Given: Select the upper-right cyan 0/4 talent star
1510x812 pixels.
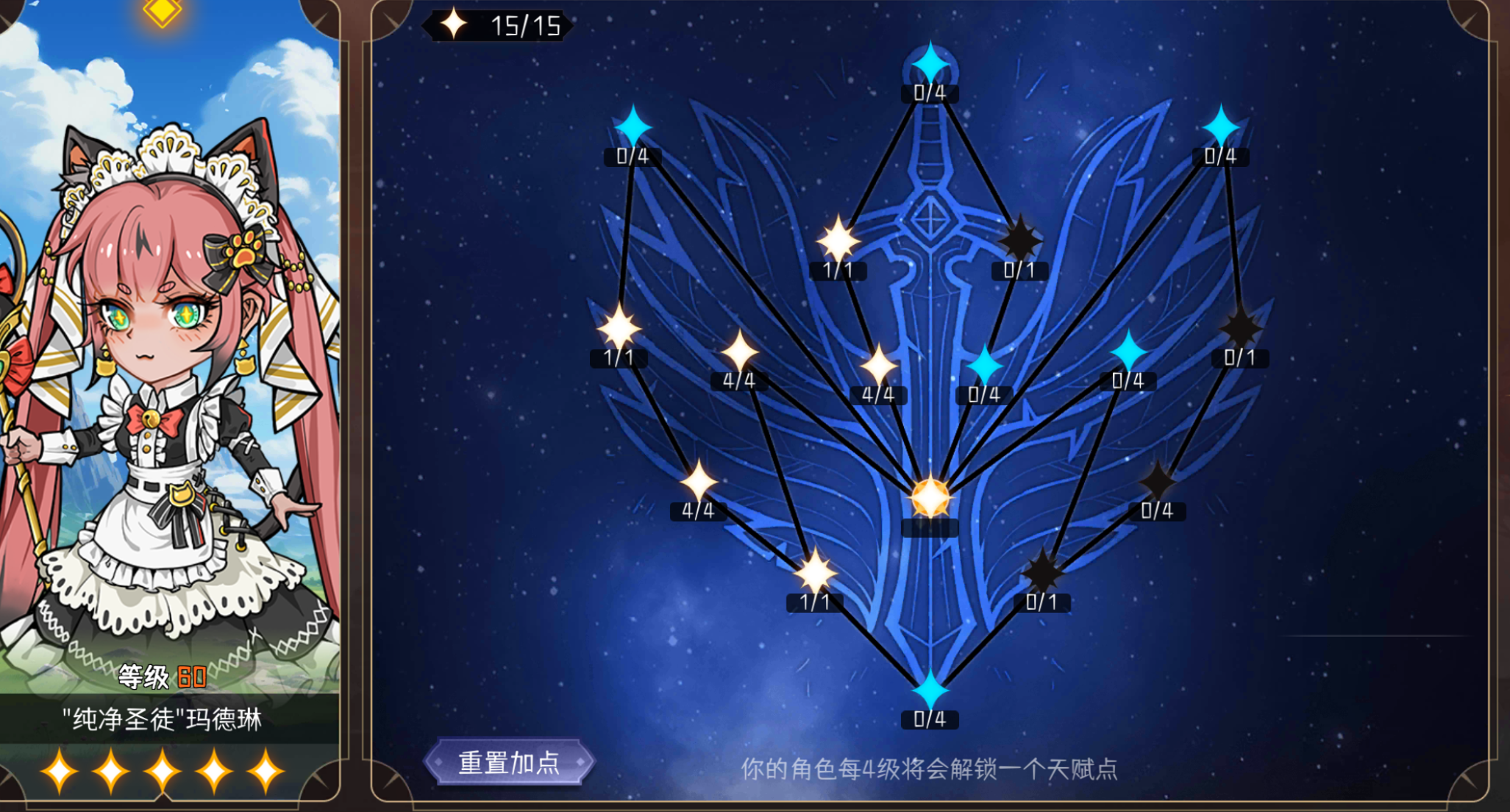Looking at the screenshot, I should [x=1221, y=127].
